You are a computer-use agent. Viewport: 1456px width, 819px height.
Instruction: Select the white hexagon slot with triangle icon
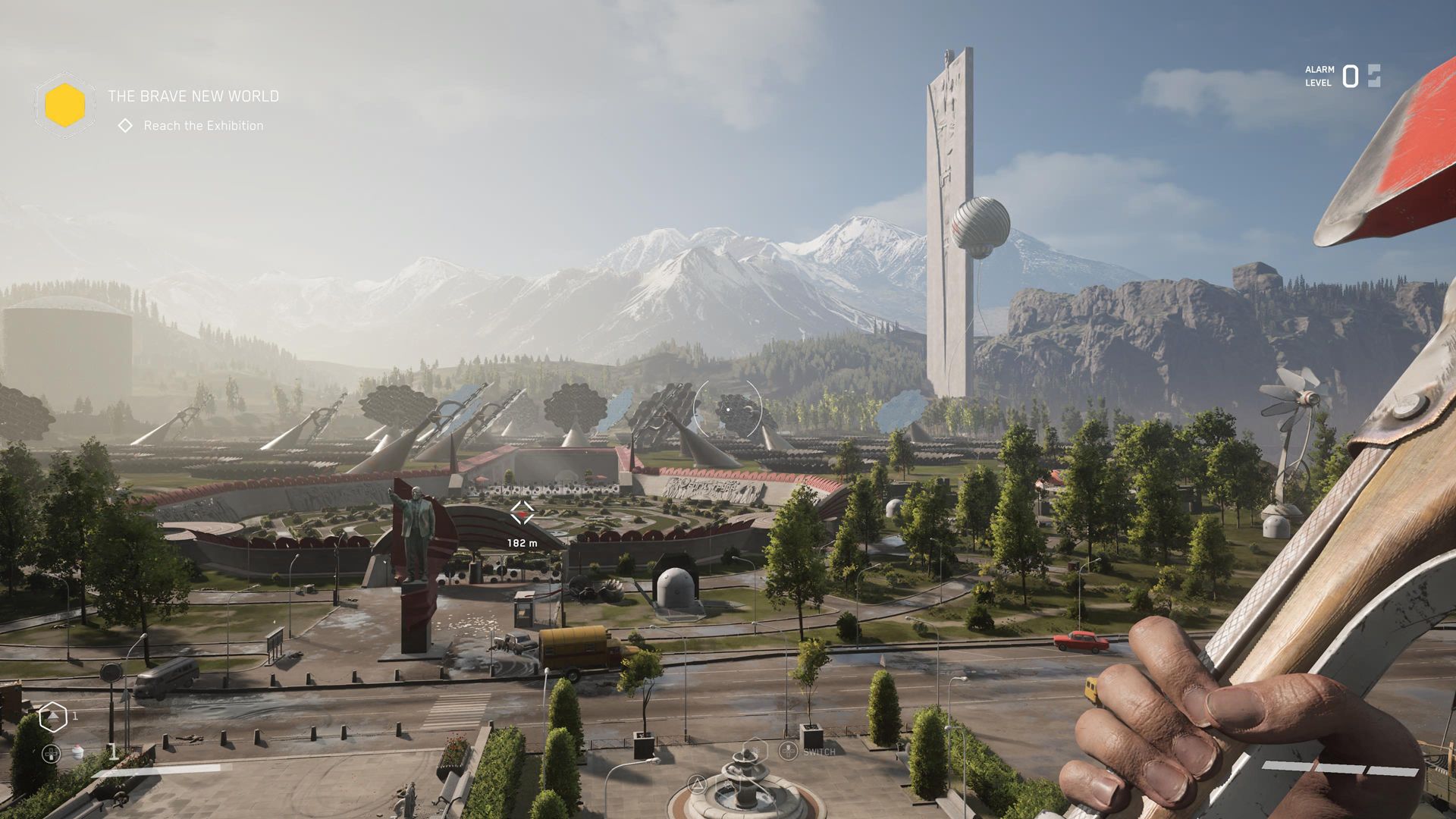pos(53,717)
